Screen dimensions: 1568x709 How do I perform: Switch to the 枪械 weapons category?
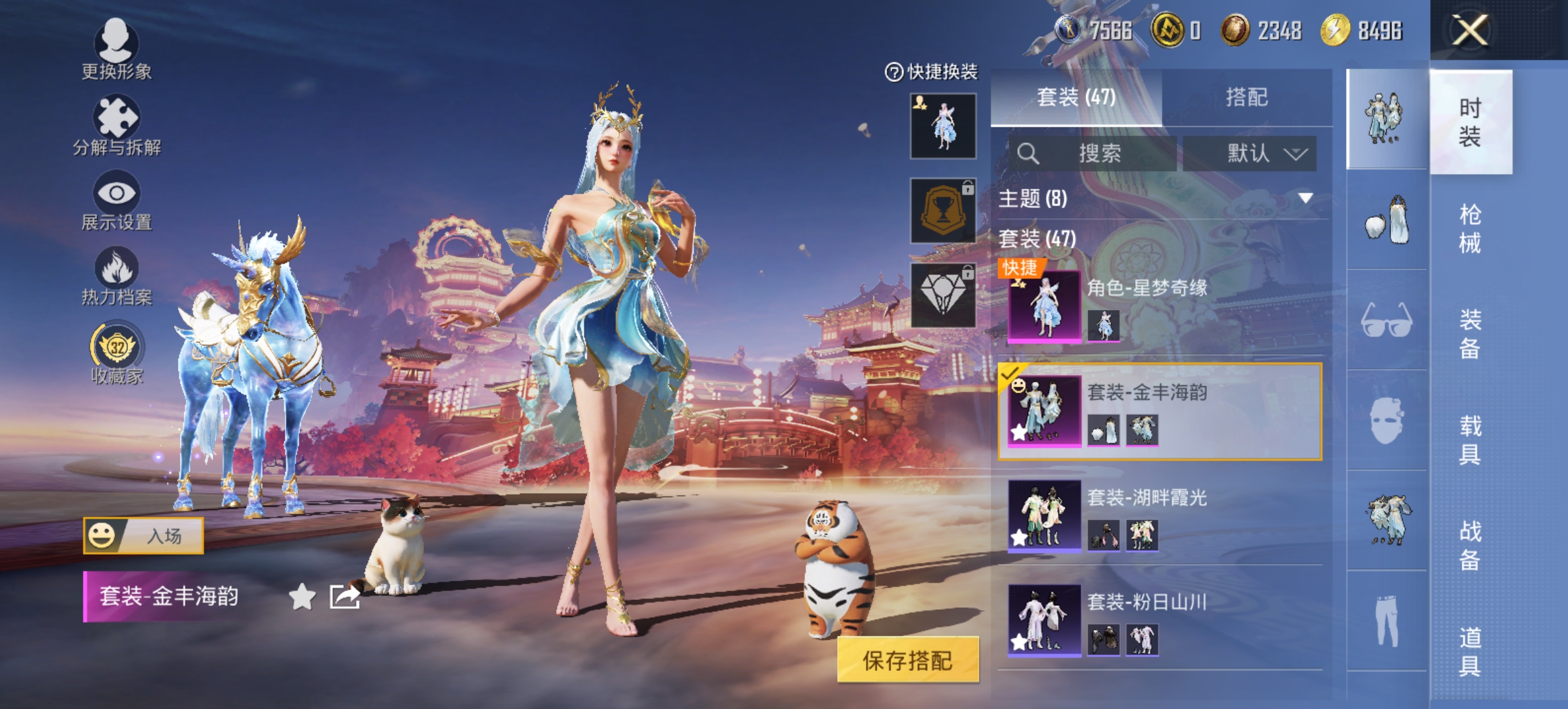click(1470, 228)
